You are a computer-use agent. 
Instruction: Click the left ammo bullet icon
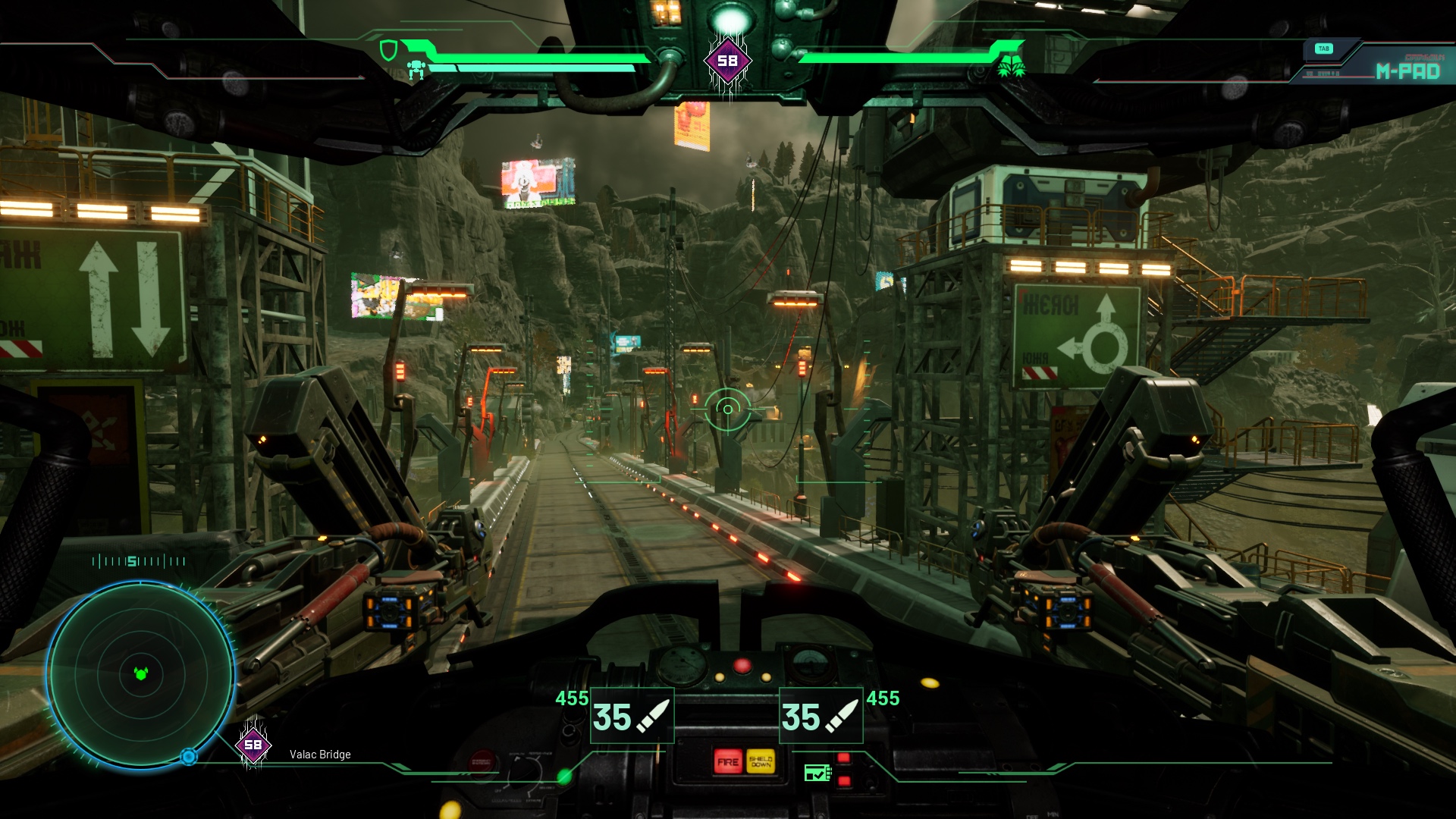click(654, 715)
